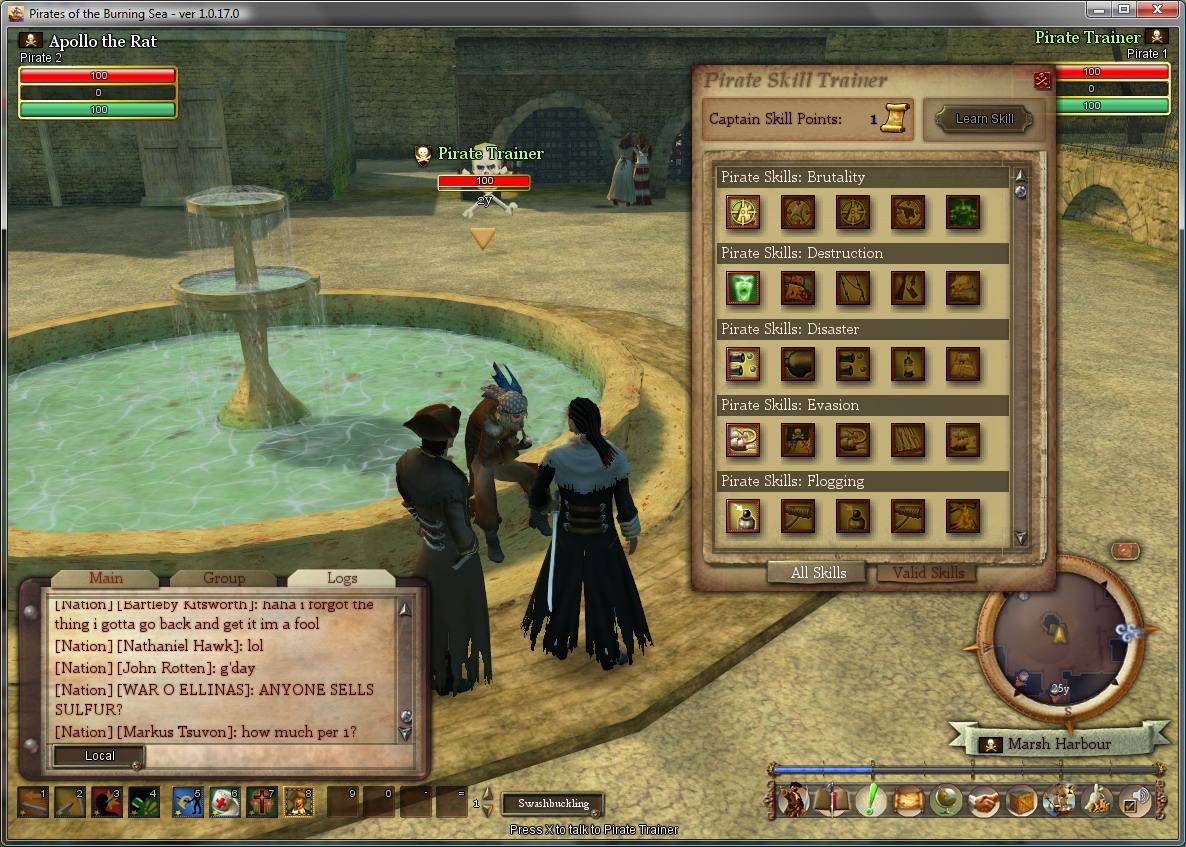Select the first Flogging skill icon

point(743,516)
